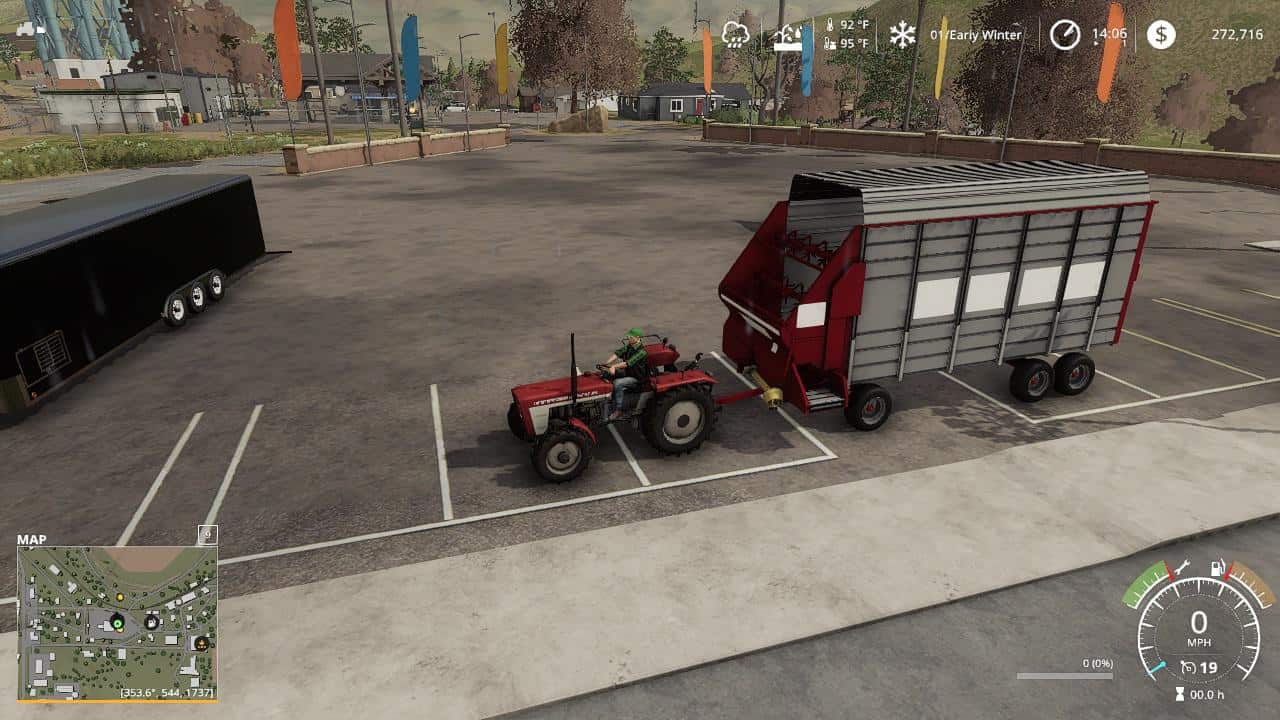Click the hourglass operating hours icon
The image size is (1280, 720).
tap(1179, 694)
